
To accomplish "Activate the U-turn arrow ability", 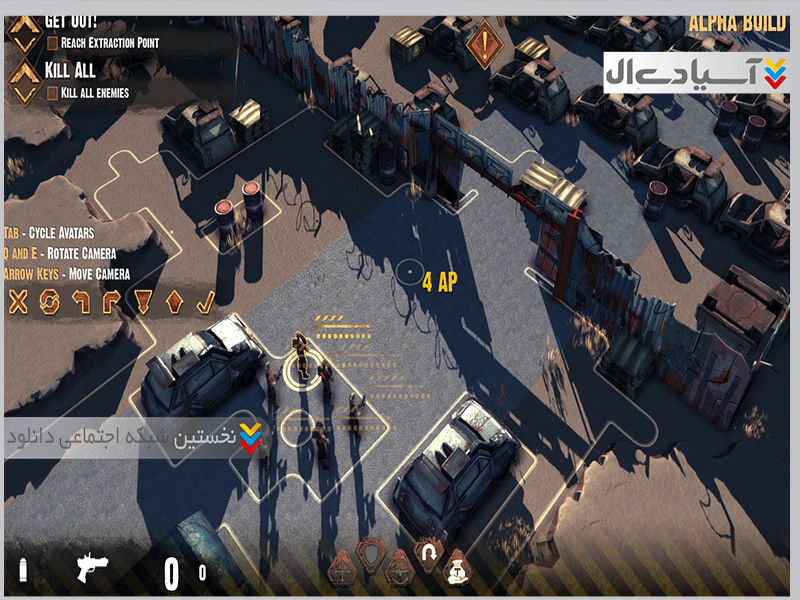I will tap(430, 553).
